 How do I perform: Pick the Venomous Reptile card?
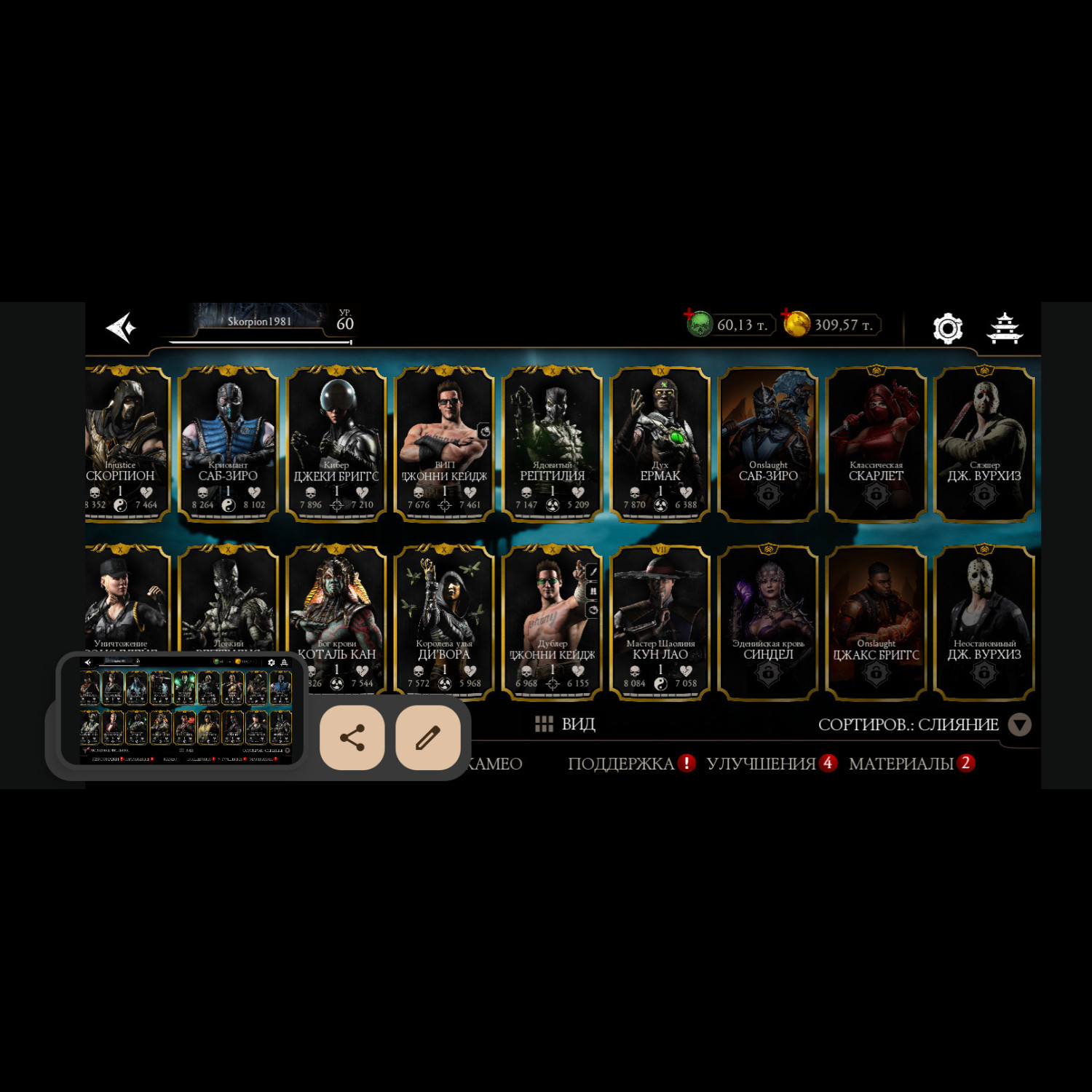pos(553,444)
